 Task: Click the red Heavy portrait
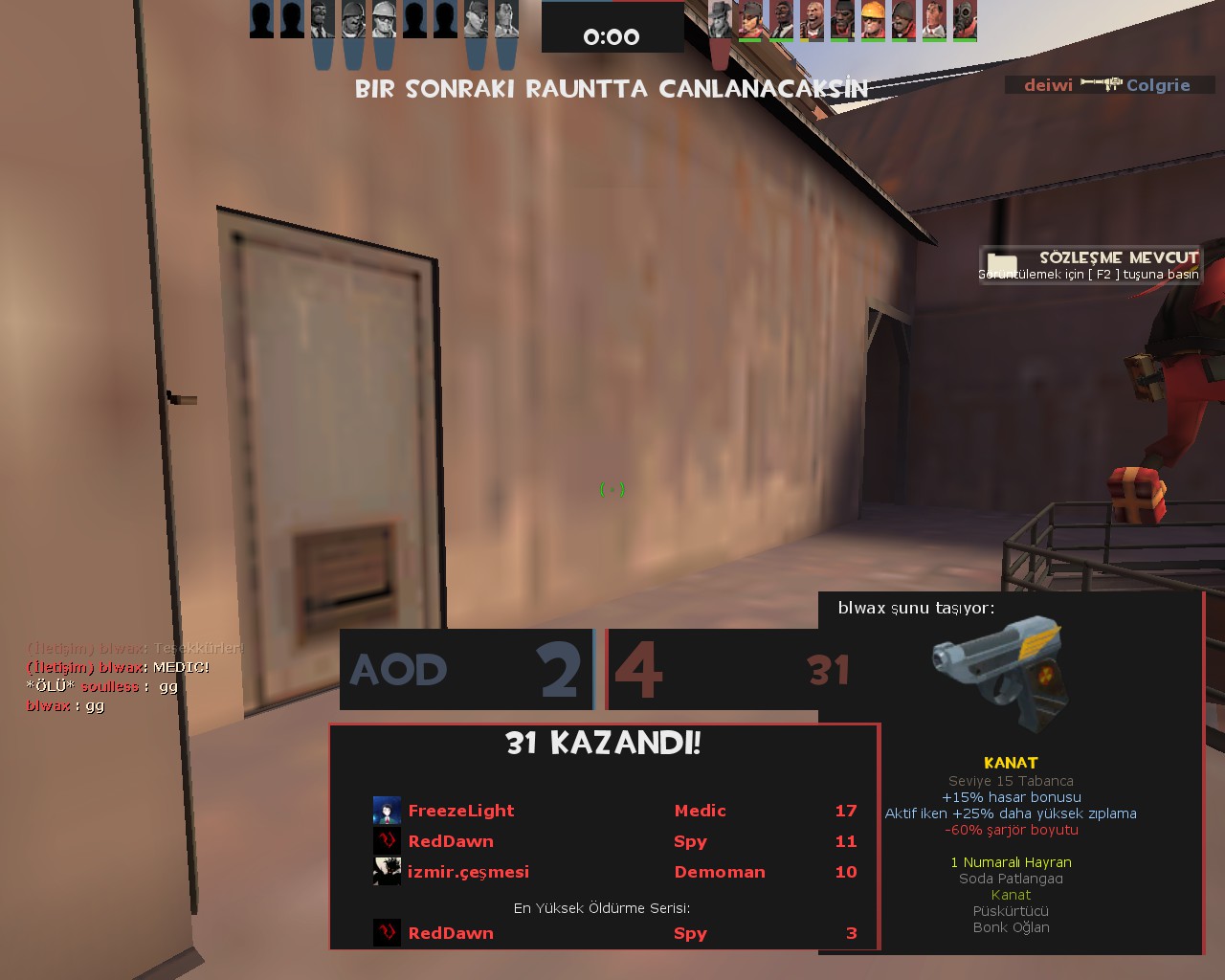tap(812, 19)
